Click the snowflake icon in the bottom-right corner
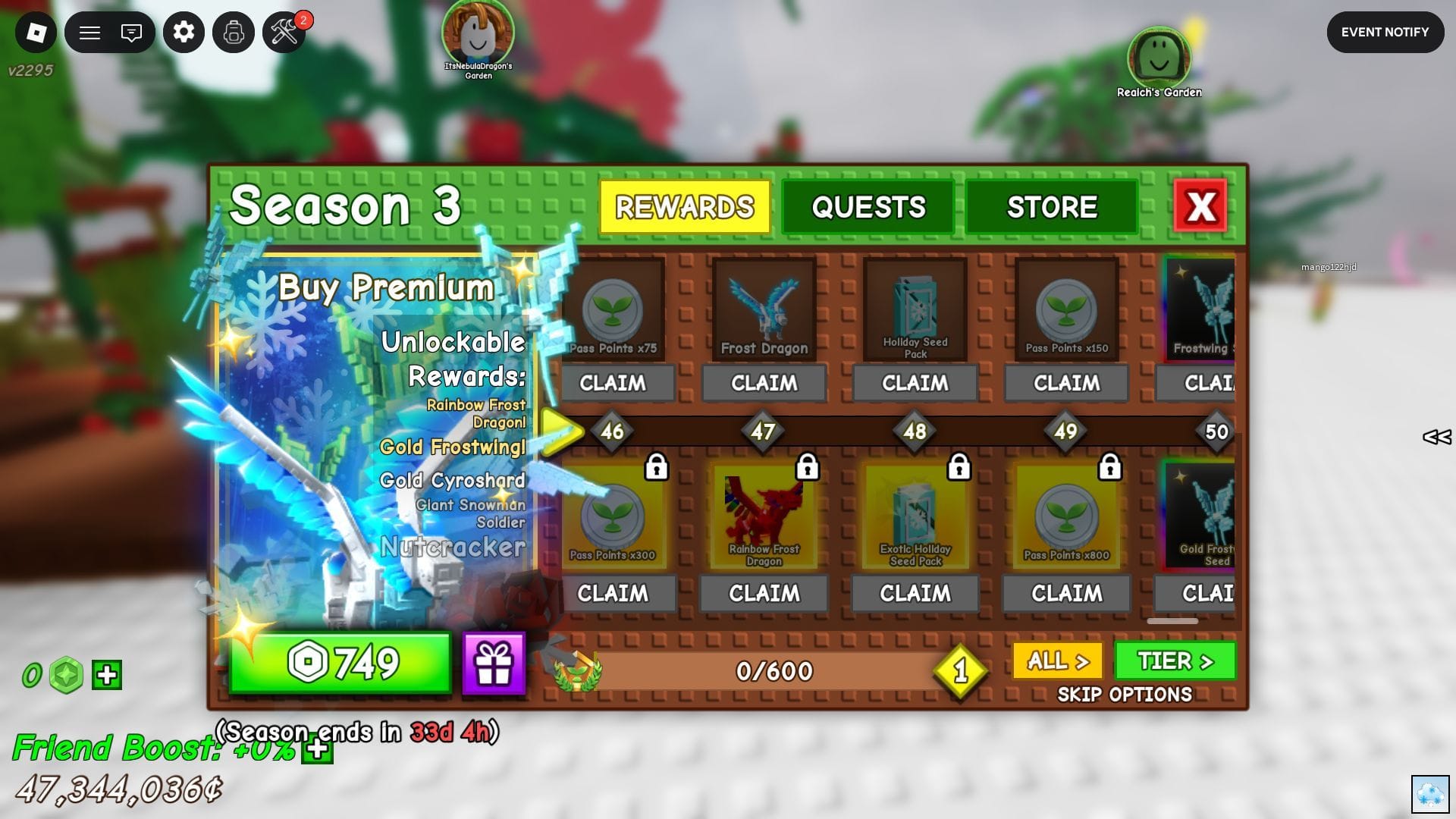1456x819 pixels. point(1432,794)
